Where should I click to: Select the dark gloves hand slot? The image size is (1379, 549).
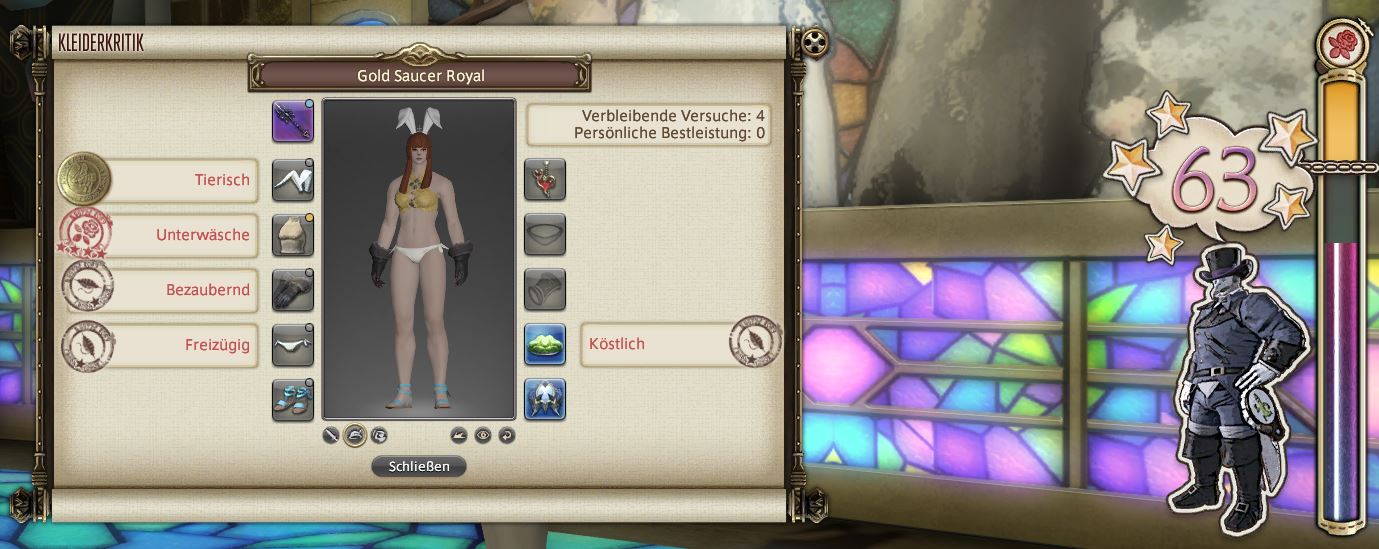tap(293, 290)
